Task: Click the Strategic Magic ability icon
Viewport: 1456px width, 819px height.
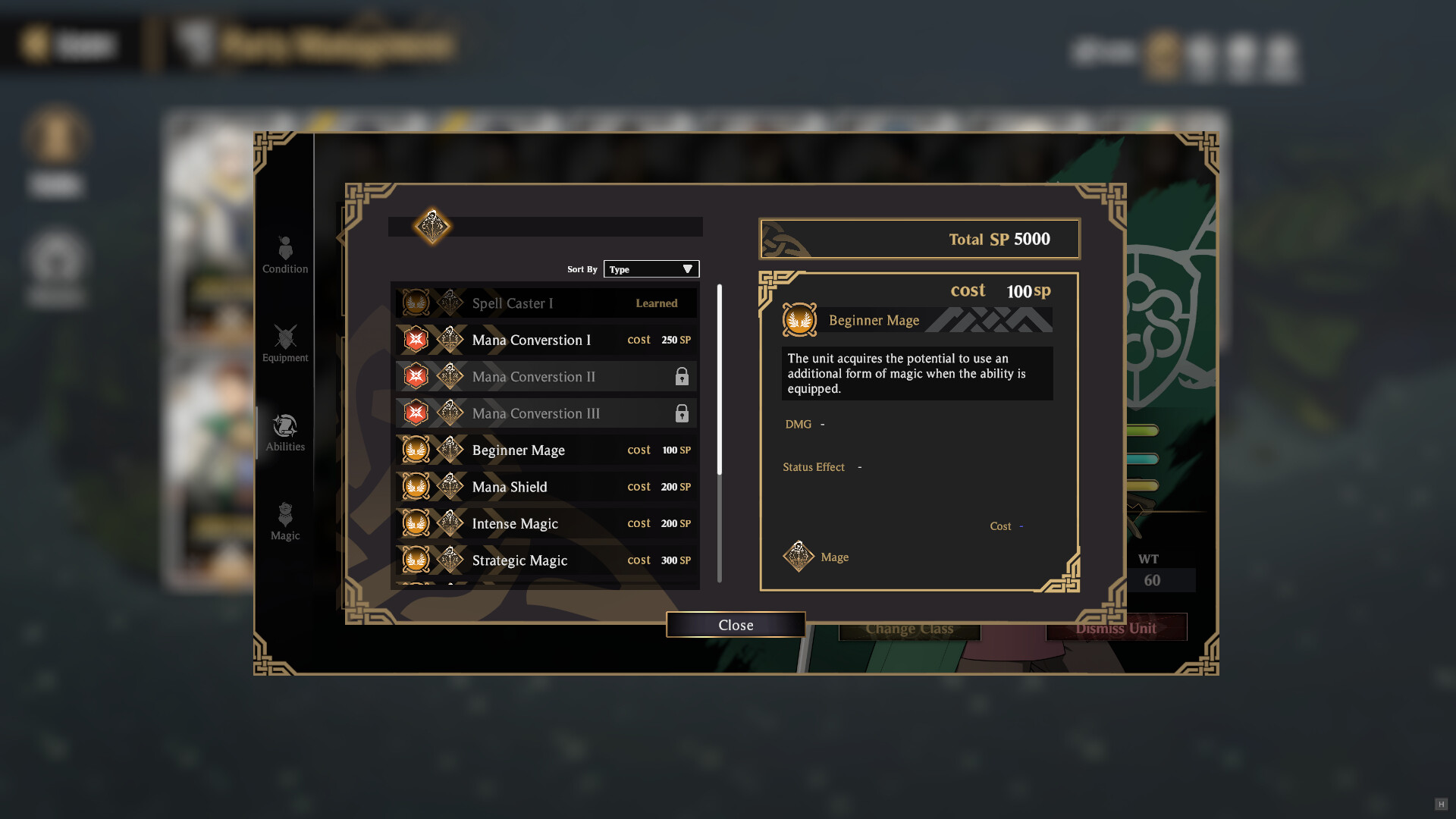Action: (416, 560)
